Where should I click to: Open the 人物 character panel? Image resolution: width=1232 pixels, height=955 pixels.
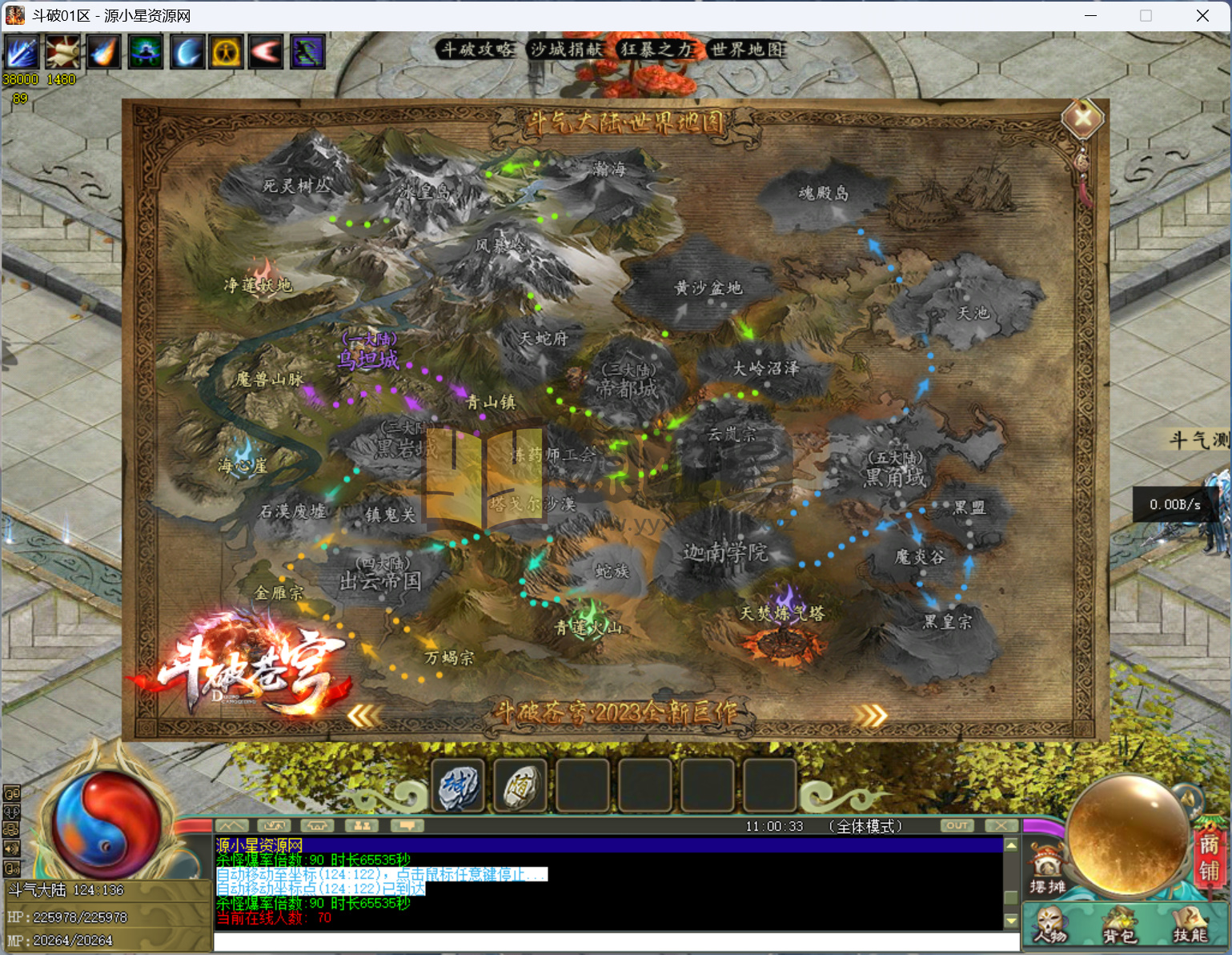1050,925
